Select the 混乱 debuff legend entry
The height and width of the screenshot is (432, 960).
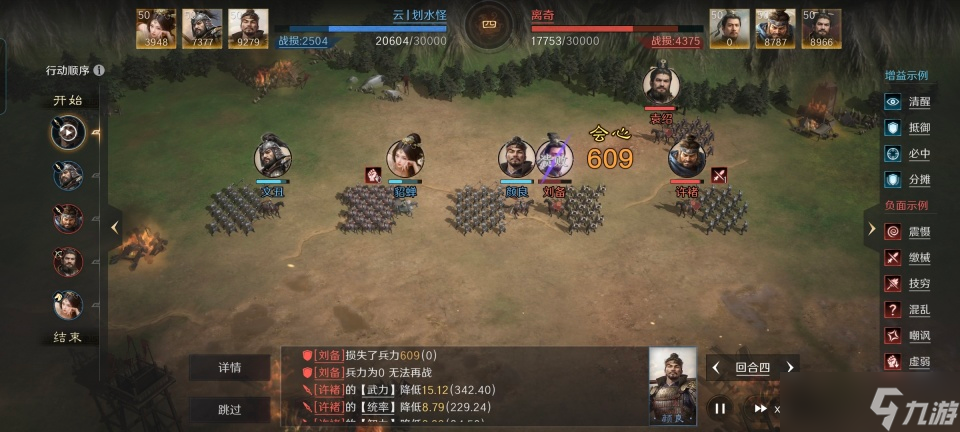[906, 310]
